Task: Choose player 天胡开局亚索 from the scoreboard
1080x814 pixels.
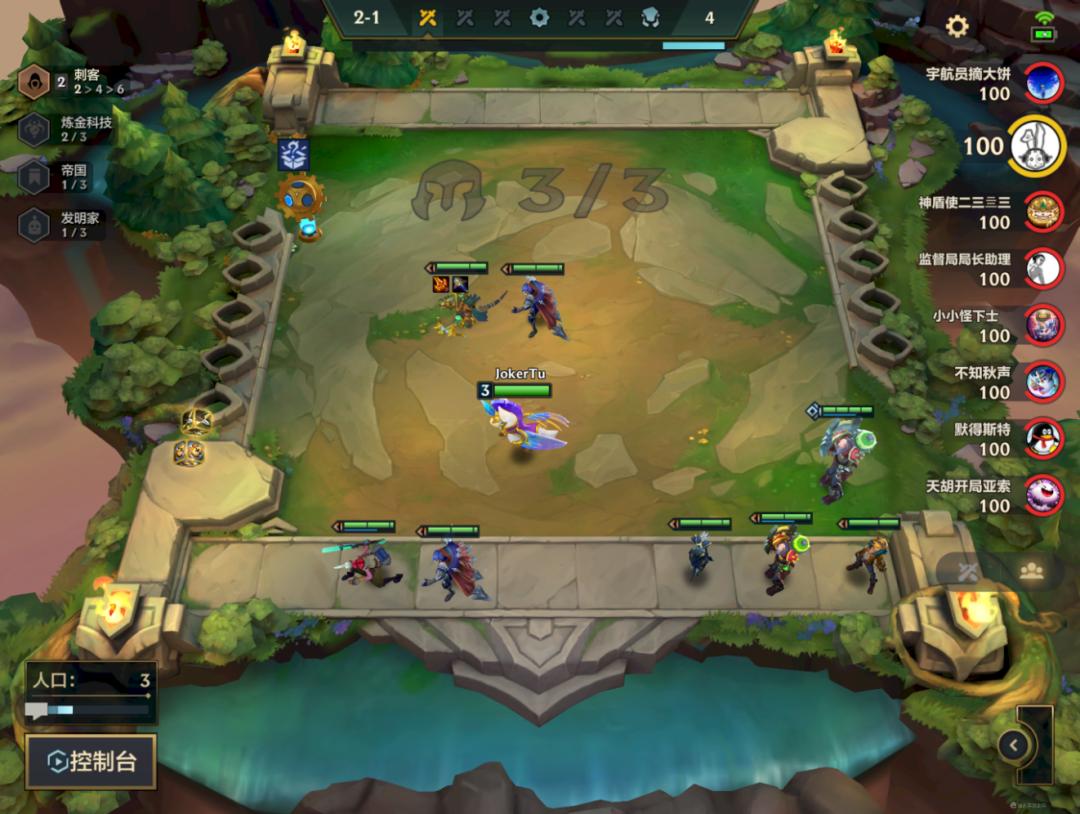Action: coord(1044,495)
